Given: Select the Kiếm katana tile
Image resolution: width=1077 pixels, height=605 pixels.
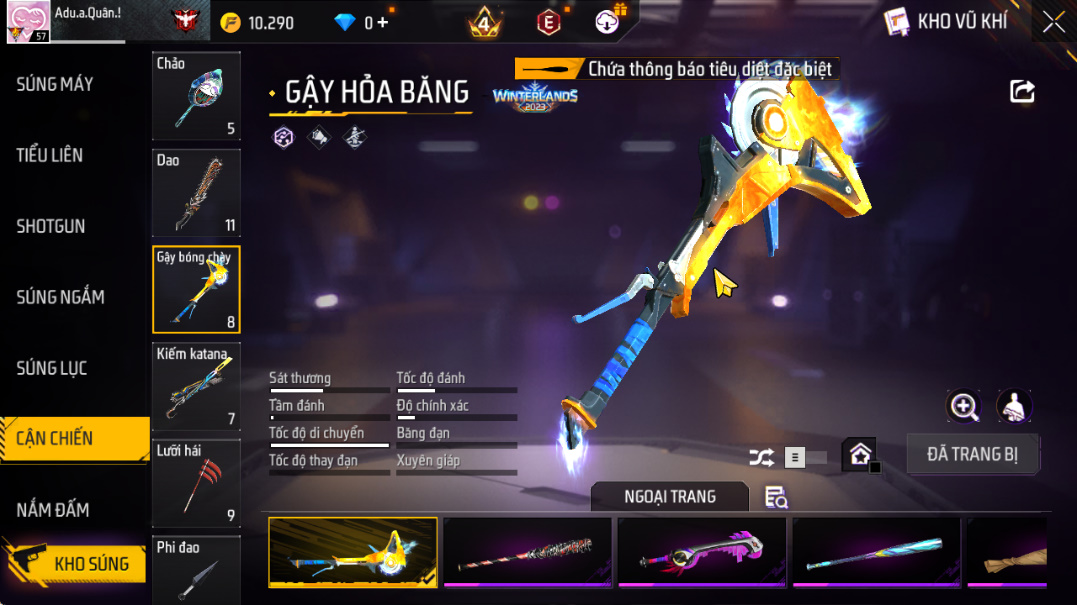Looking at the screenshot, I should 196,386.
